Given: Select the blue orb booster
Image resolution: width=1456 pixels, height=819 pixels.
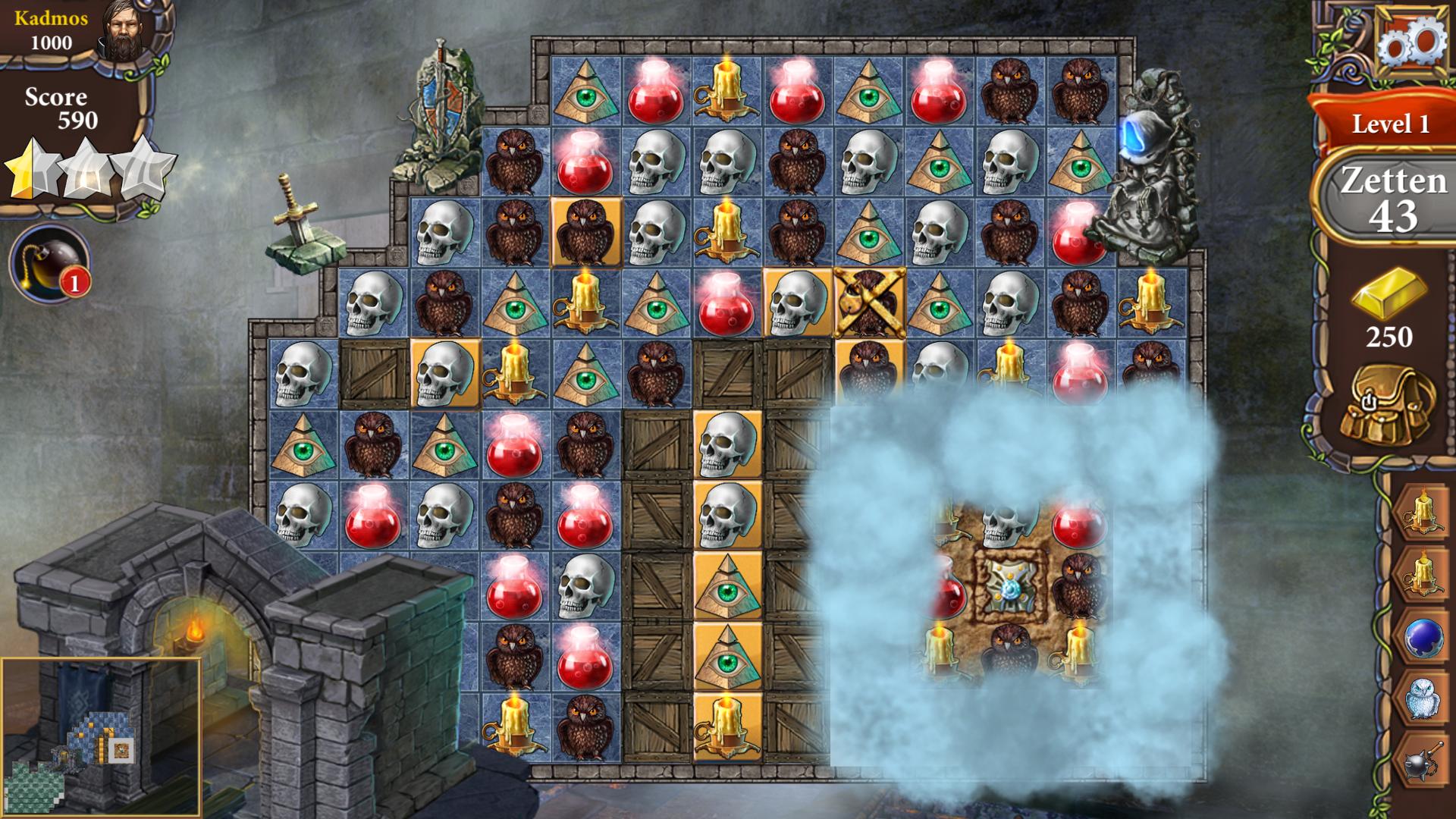Looking at the screenshot, I should (x=1423, y=637).
